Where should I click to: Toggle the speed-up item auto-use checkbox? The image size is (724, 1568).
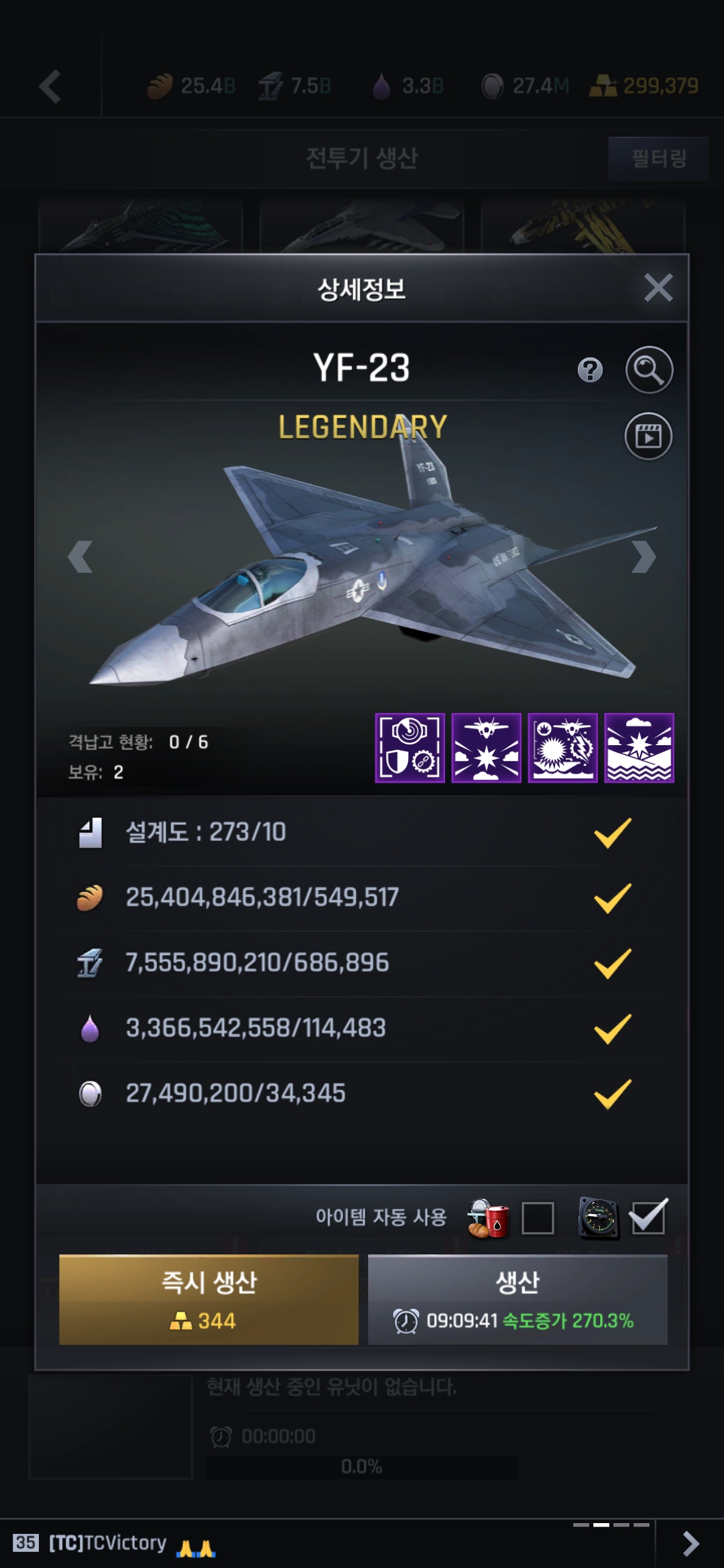(x=648, y=1218)
